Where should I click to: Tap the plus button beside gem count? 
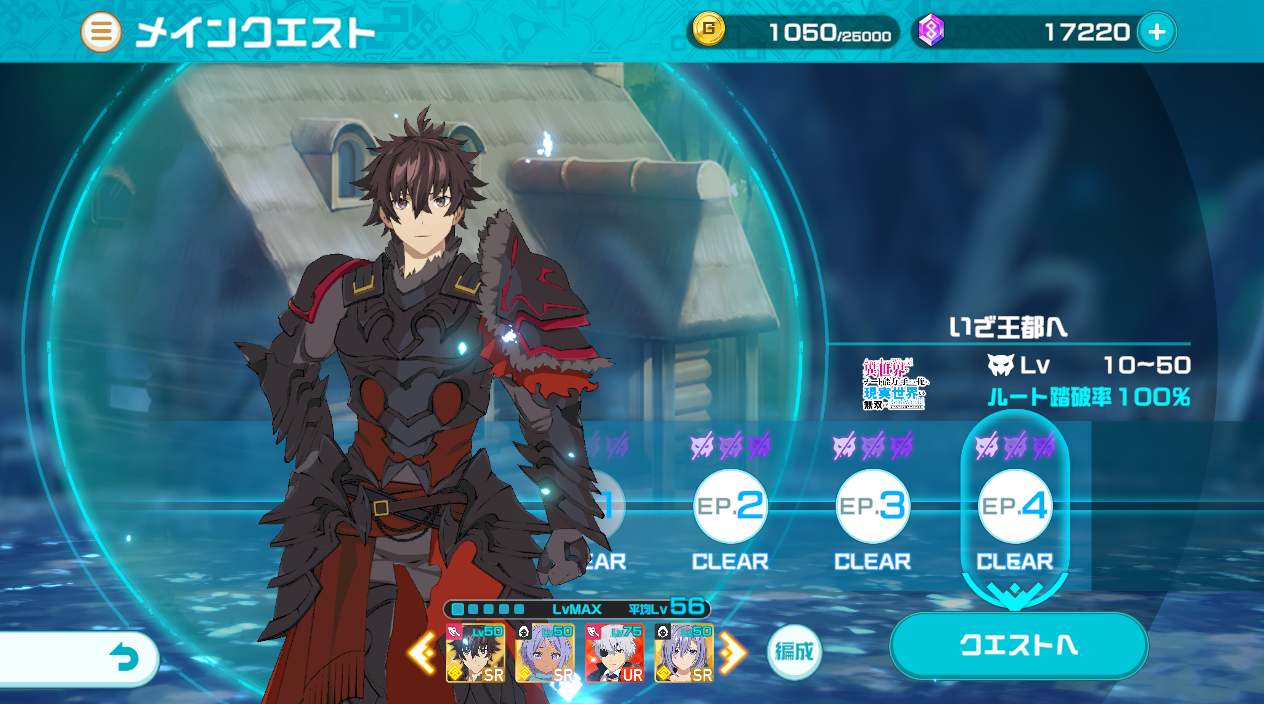[x=1157, y=33]
